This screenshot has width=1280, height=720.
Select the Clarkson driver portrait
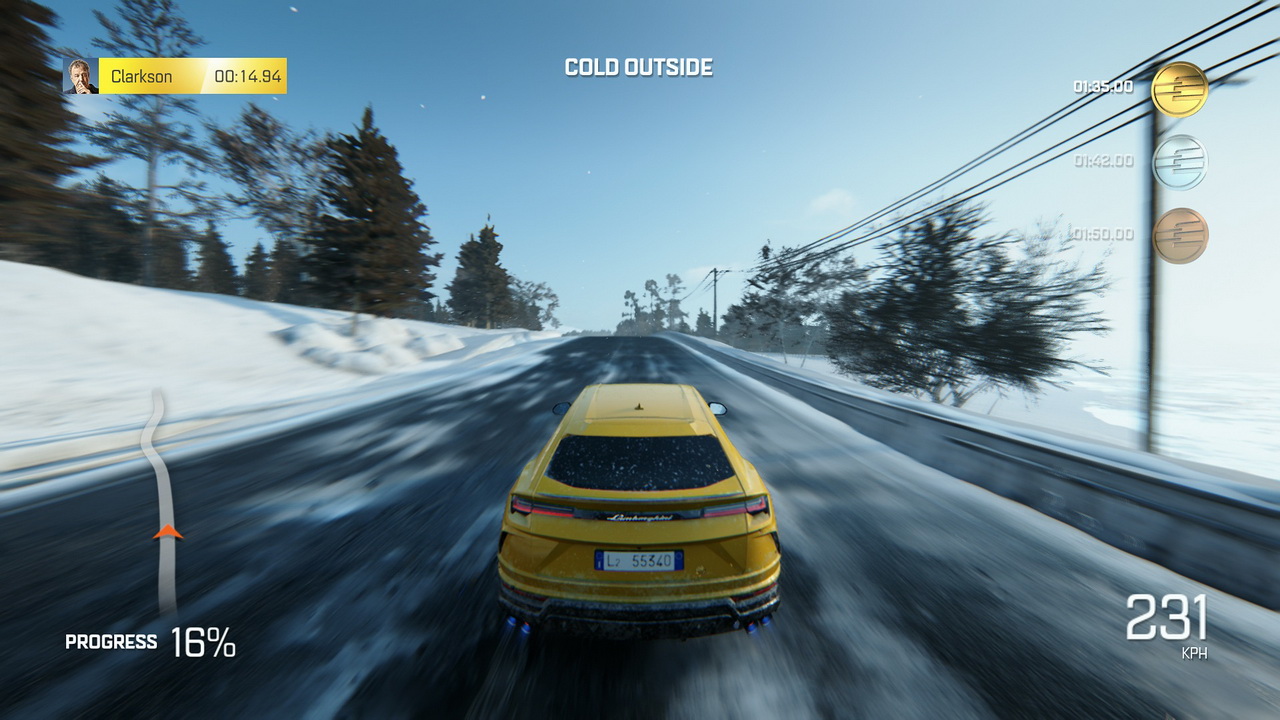click(81, 76)
